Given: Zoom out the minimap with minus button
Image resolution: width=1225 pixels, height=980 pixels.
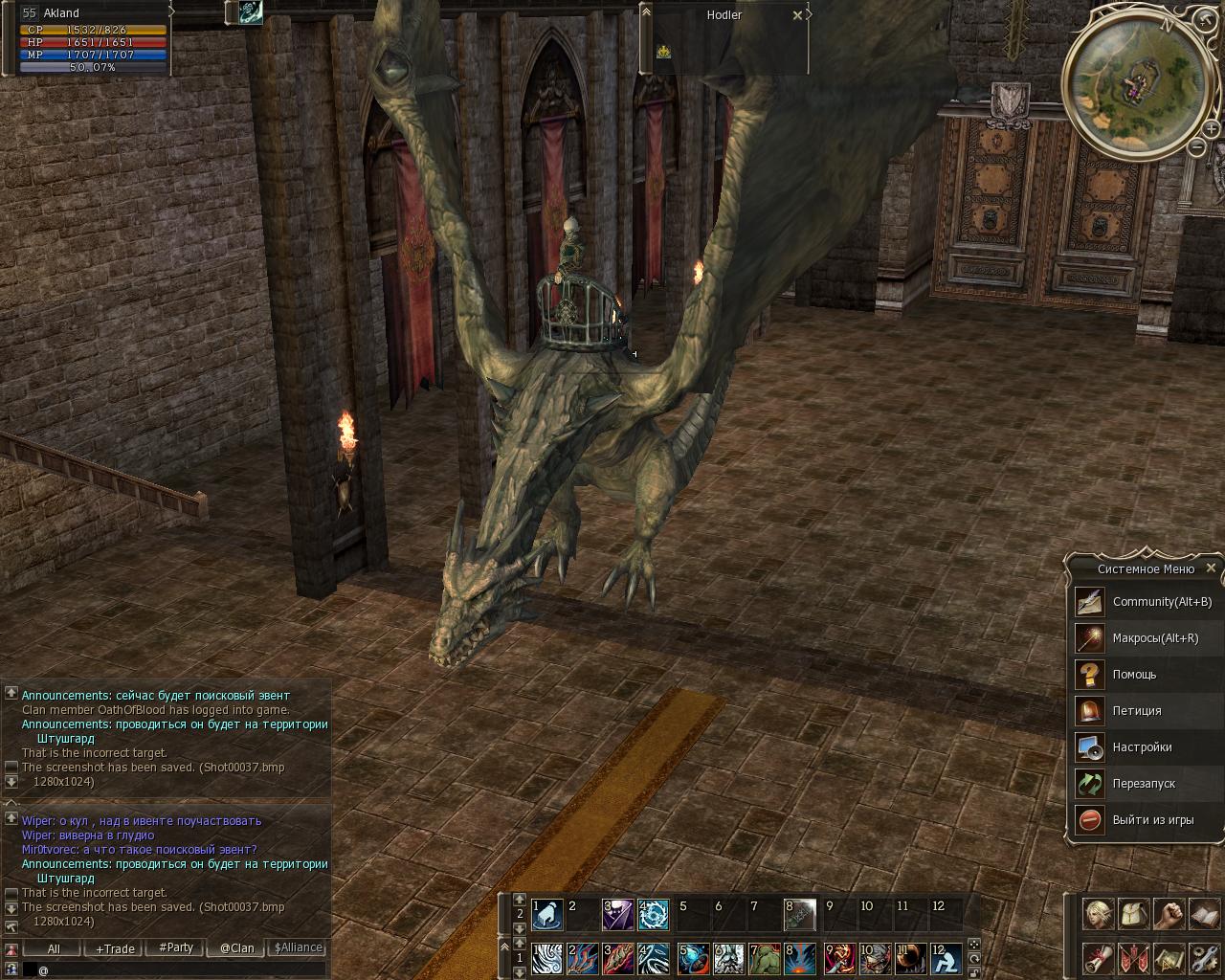Looking at the screenshot, I should click(x=1196, y=147).
